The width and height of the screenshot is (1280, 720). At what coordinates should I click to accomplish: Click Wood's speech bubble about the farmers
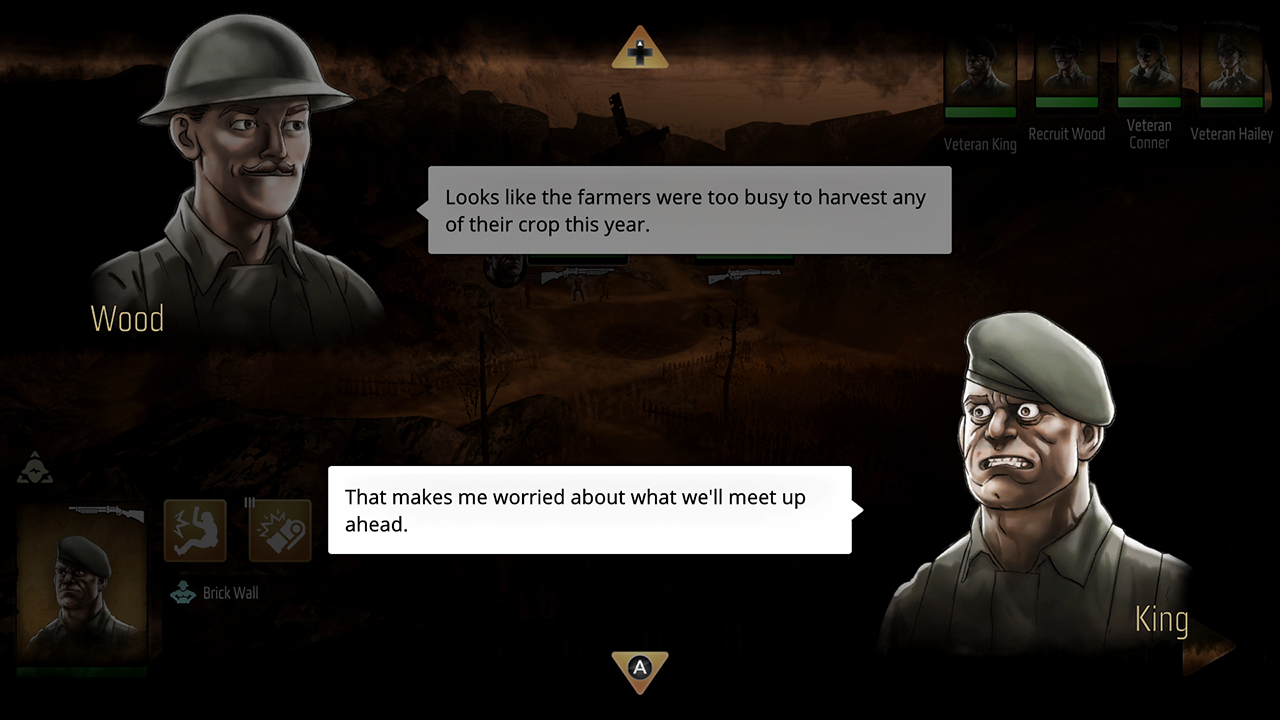pyautogui.click(x=688, y=210)
